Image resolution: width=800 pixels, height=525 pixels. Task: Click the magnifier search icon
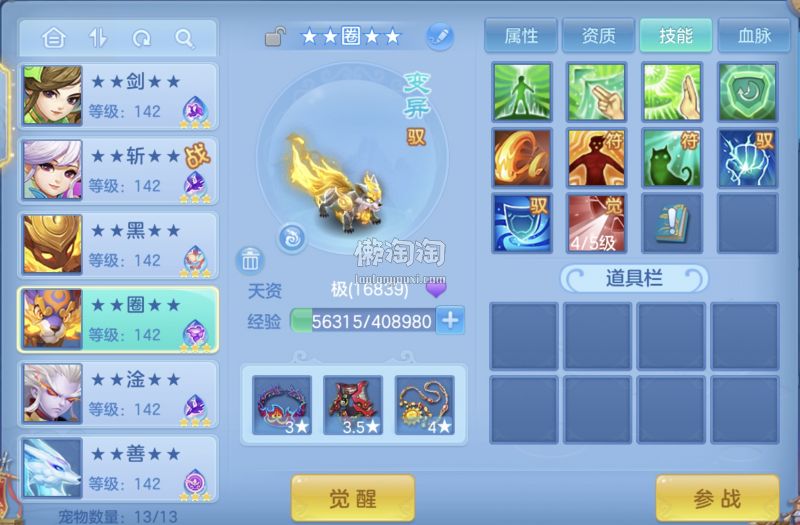tap(184, 38)
